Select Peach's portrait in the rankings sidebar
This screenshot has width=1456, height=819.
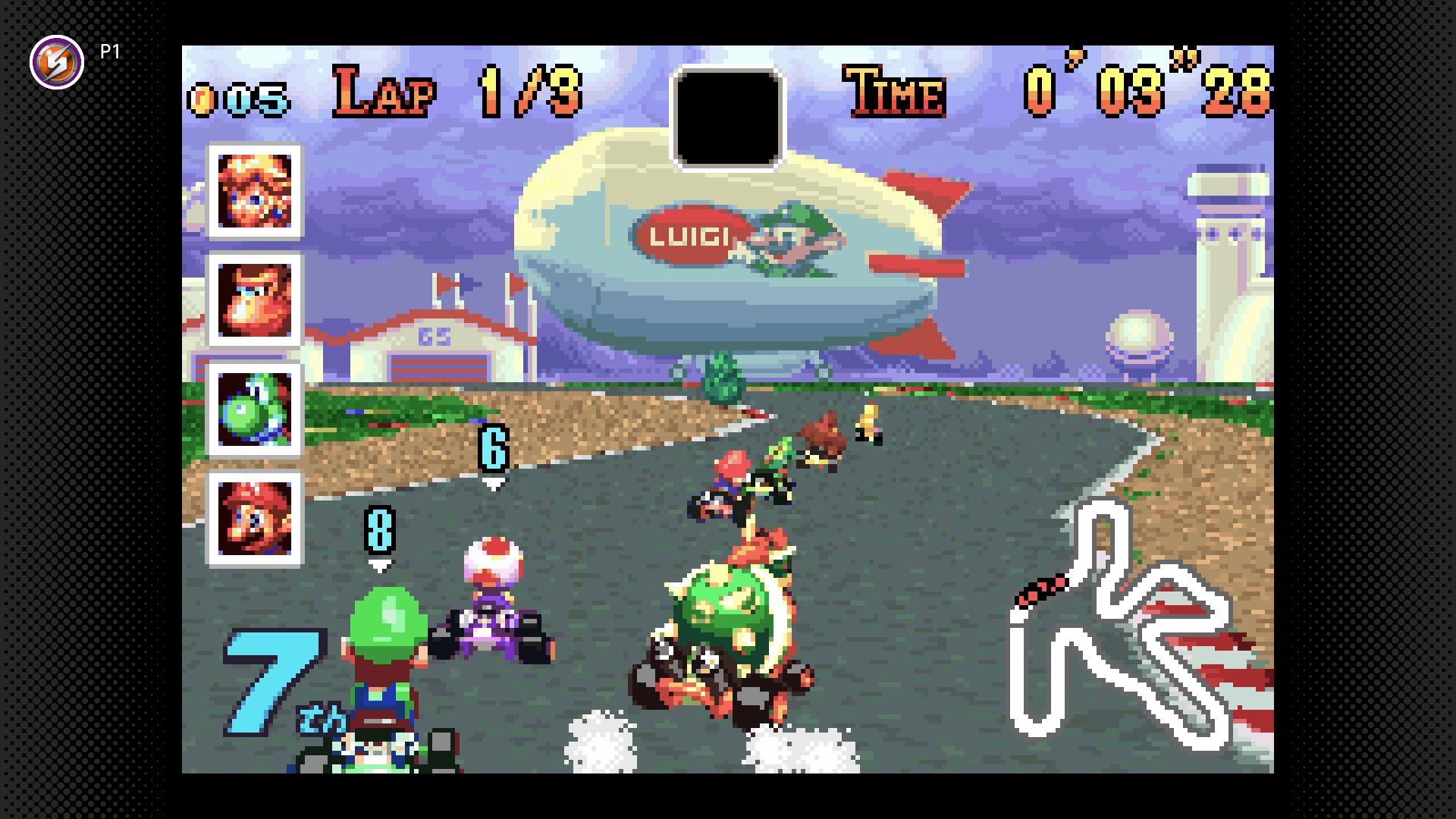253,192
